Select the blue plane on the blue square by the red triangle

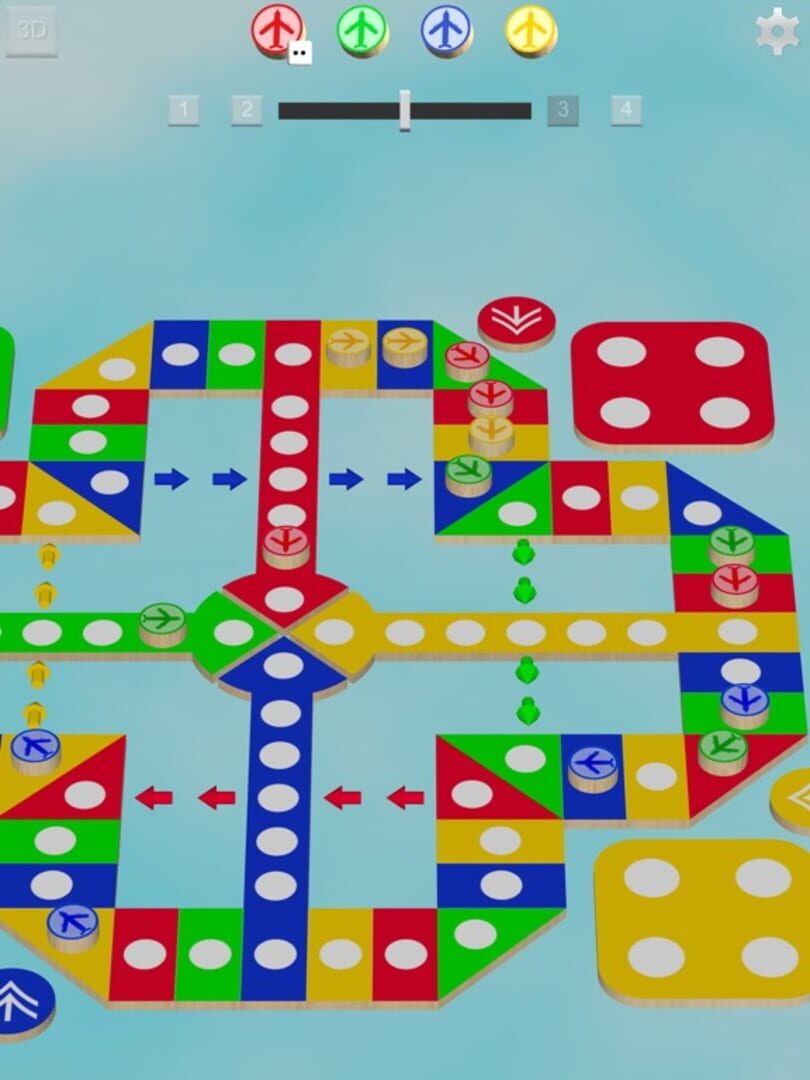pos(593,768)
